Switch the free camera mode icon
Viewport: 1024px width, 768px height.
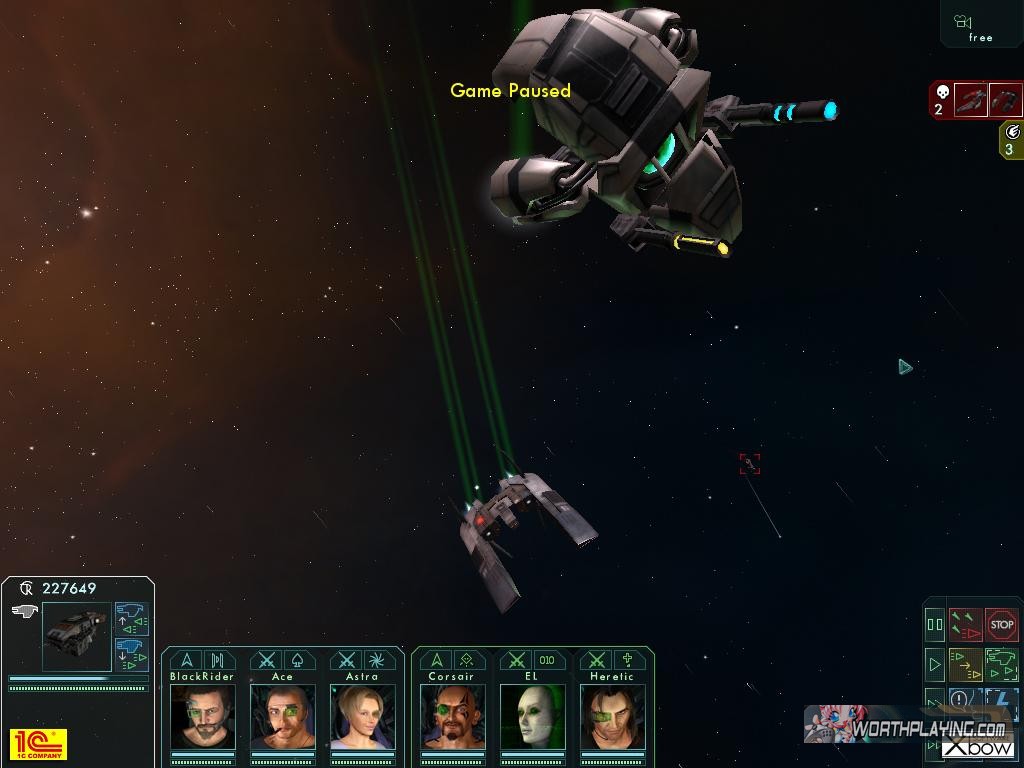coord(980,26)
